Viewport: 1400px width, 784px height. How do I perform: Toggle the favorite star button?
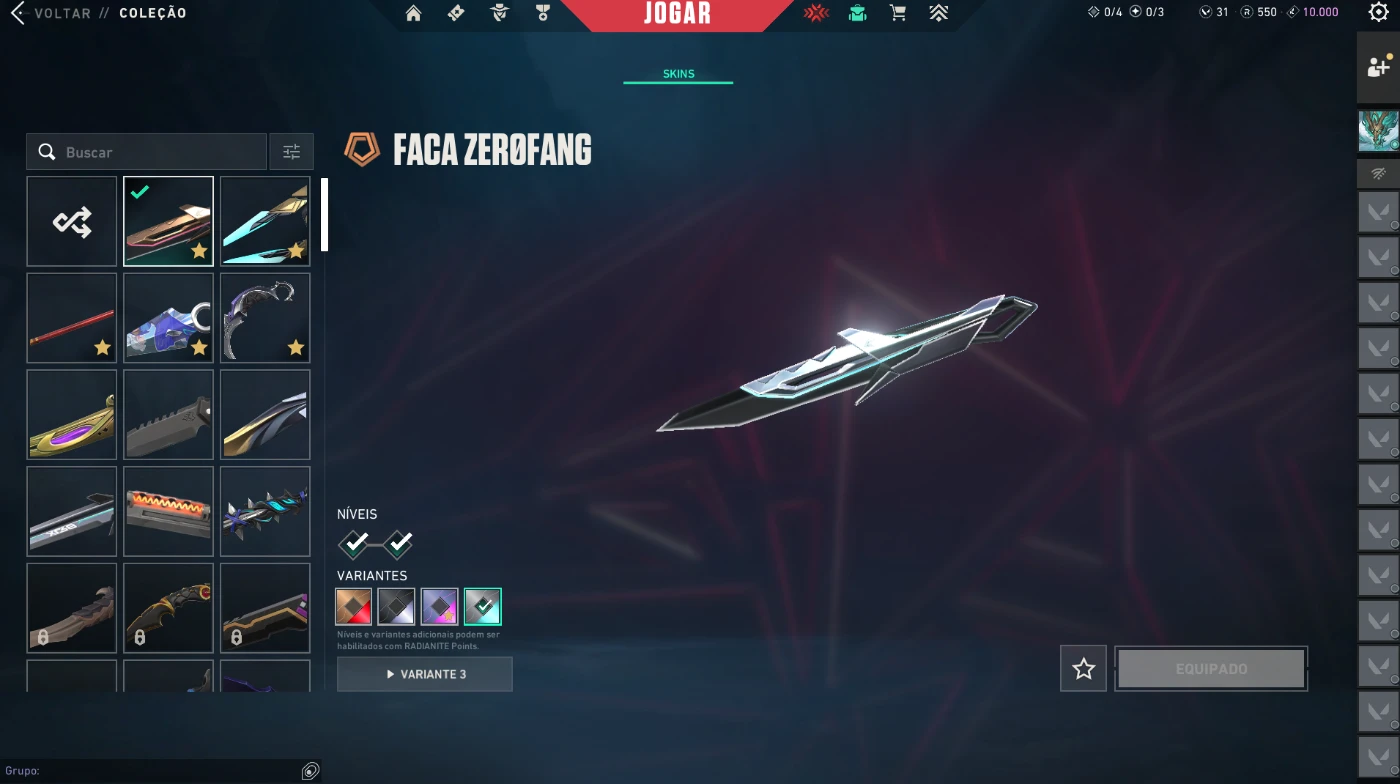1084,668
